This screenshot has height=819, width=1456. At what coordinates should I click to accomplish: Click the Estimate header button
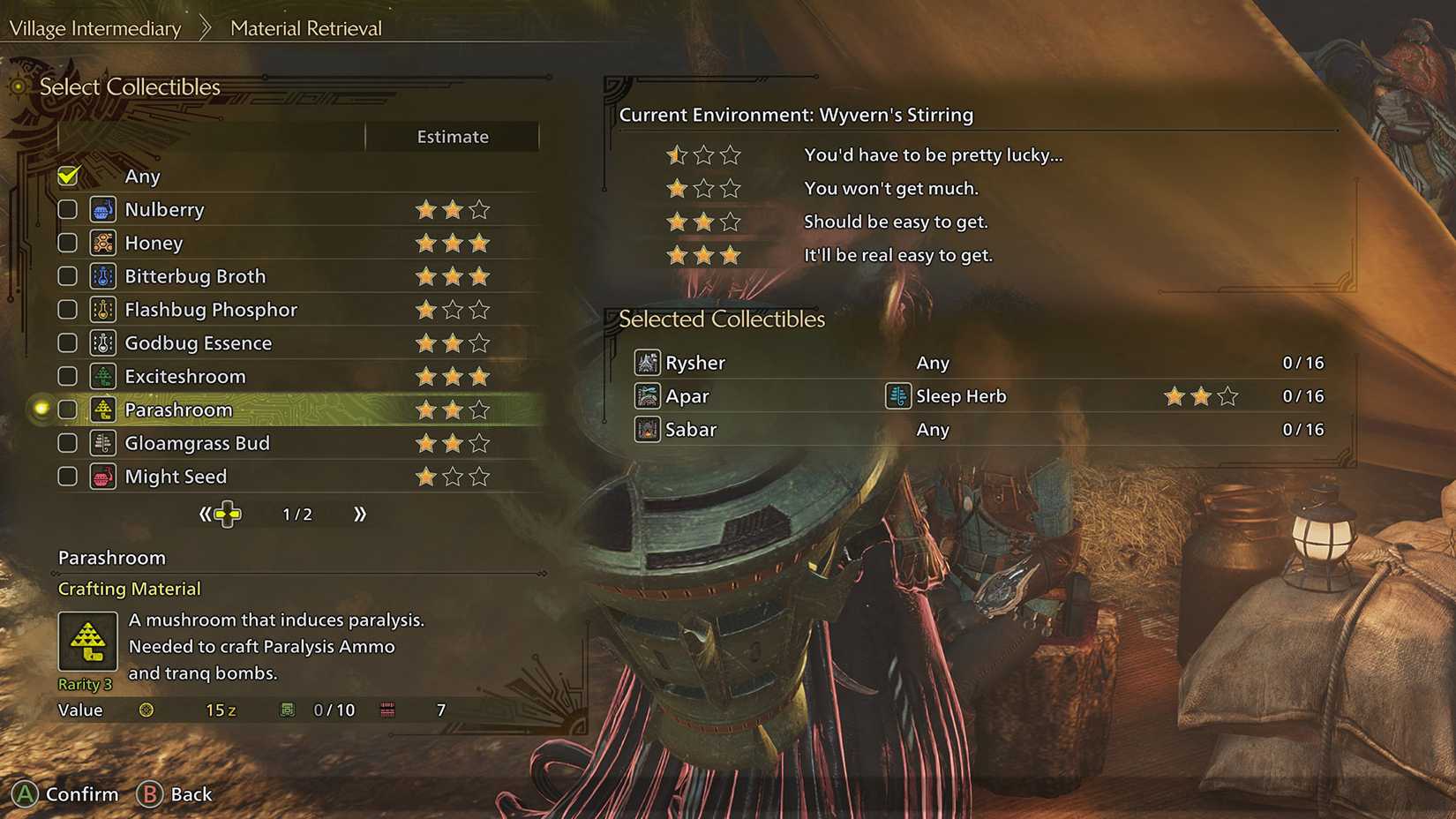(452, 136)
